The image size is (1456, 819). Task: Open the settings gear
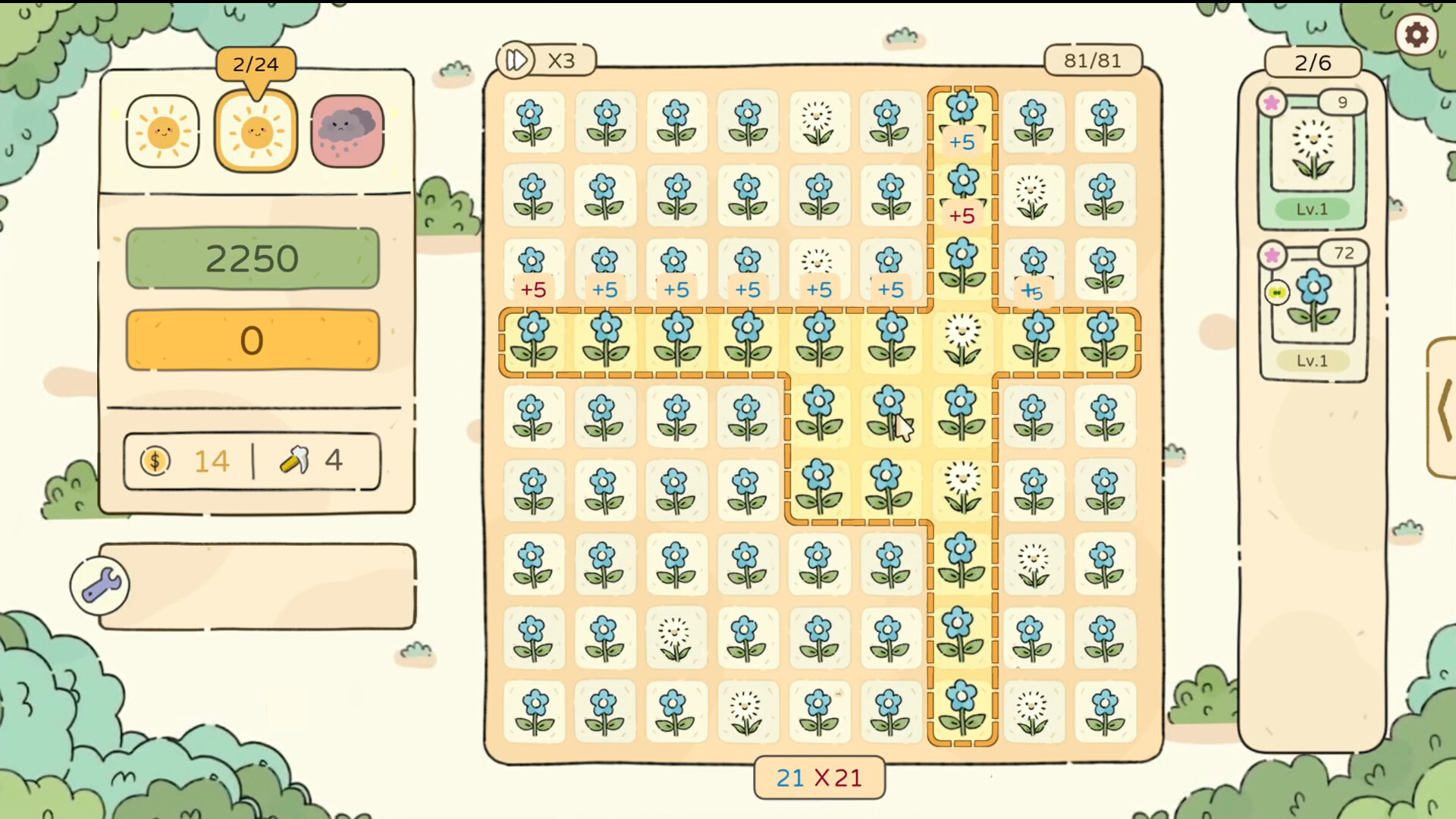(x=1417, y=33)
